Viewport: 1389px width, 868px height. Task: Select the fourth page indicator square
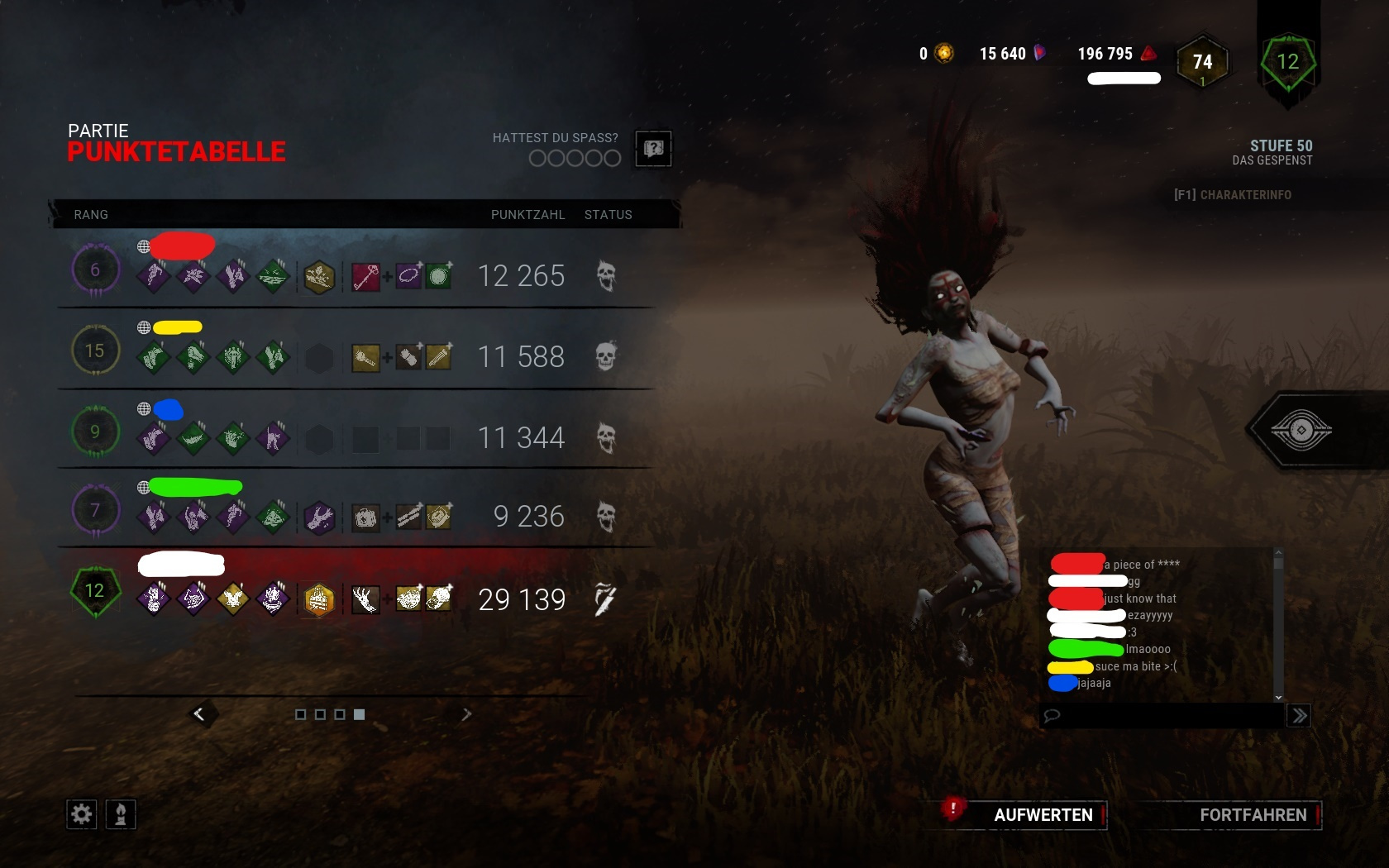358,715
